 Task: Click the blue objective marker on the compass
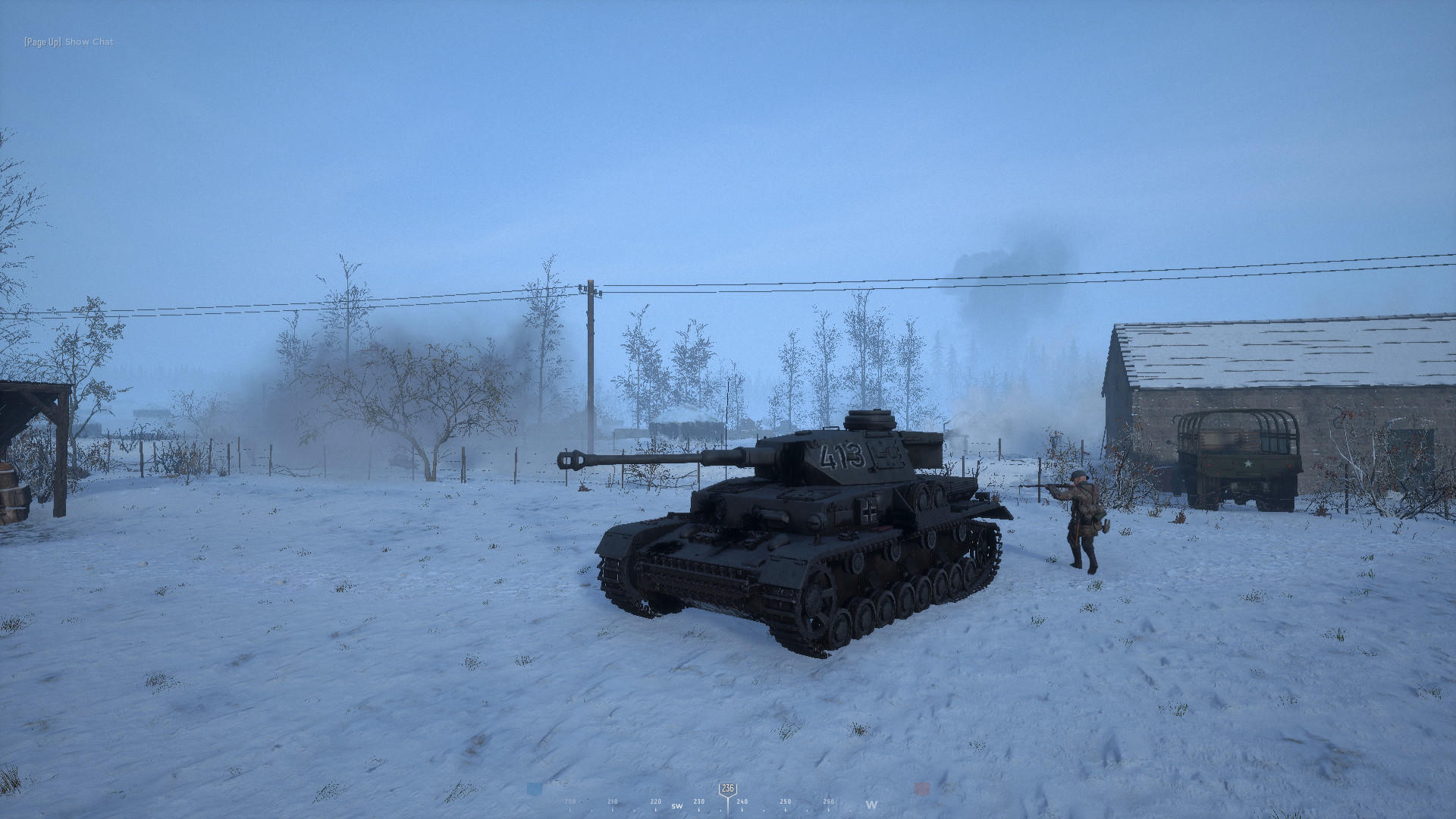(x=533, y=789)
